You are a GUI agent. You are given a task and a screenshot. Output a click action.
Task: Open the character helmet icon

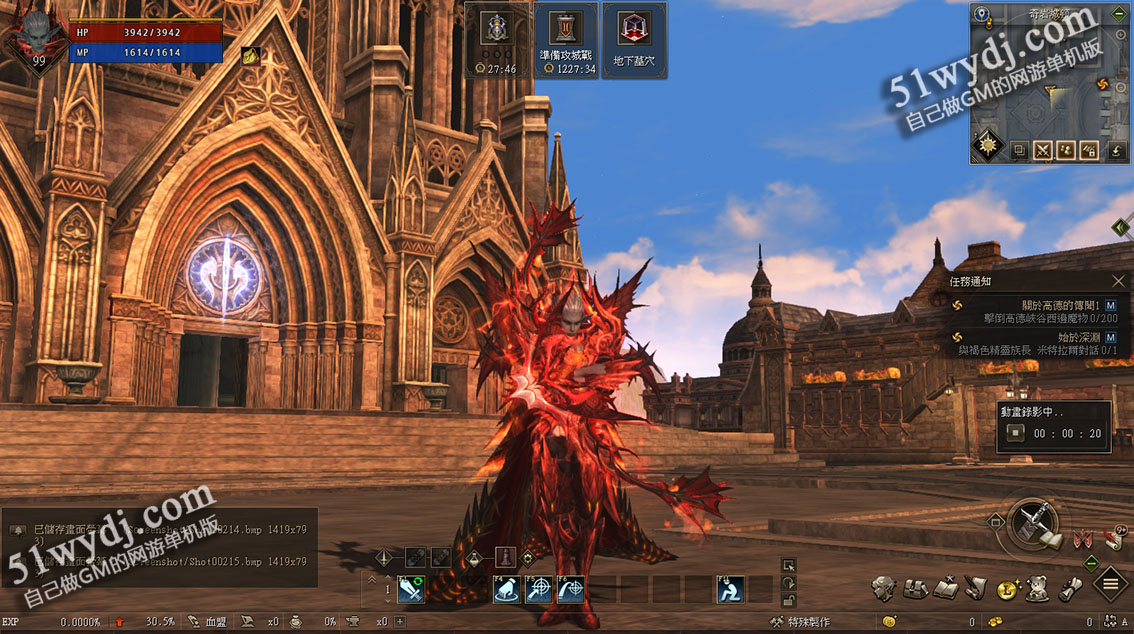coord(882,588)
